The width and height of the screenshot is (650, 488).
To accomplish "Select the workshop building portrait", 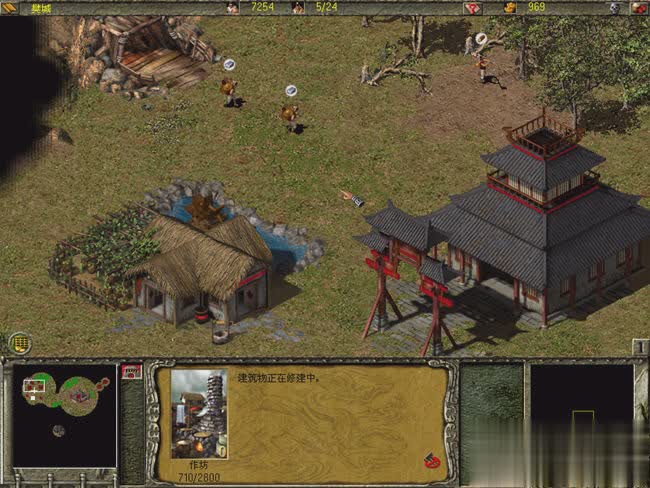I will click(198, 413).
